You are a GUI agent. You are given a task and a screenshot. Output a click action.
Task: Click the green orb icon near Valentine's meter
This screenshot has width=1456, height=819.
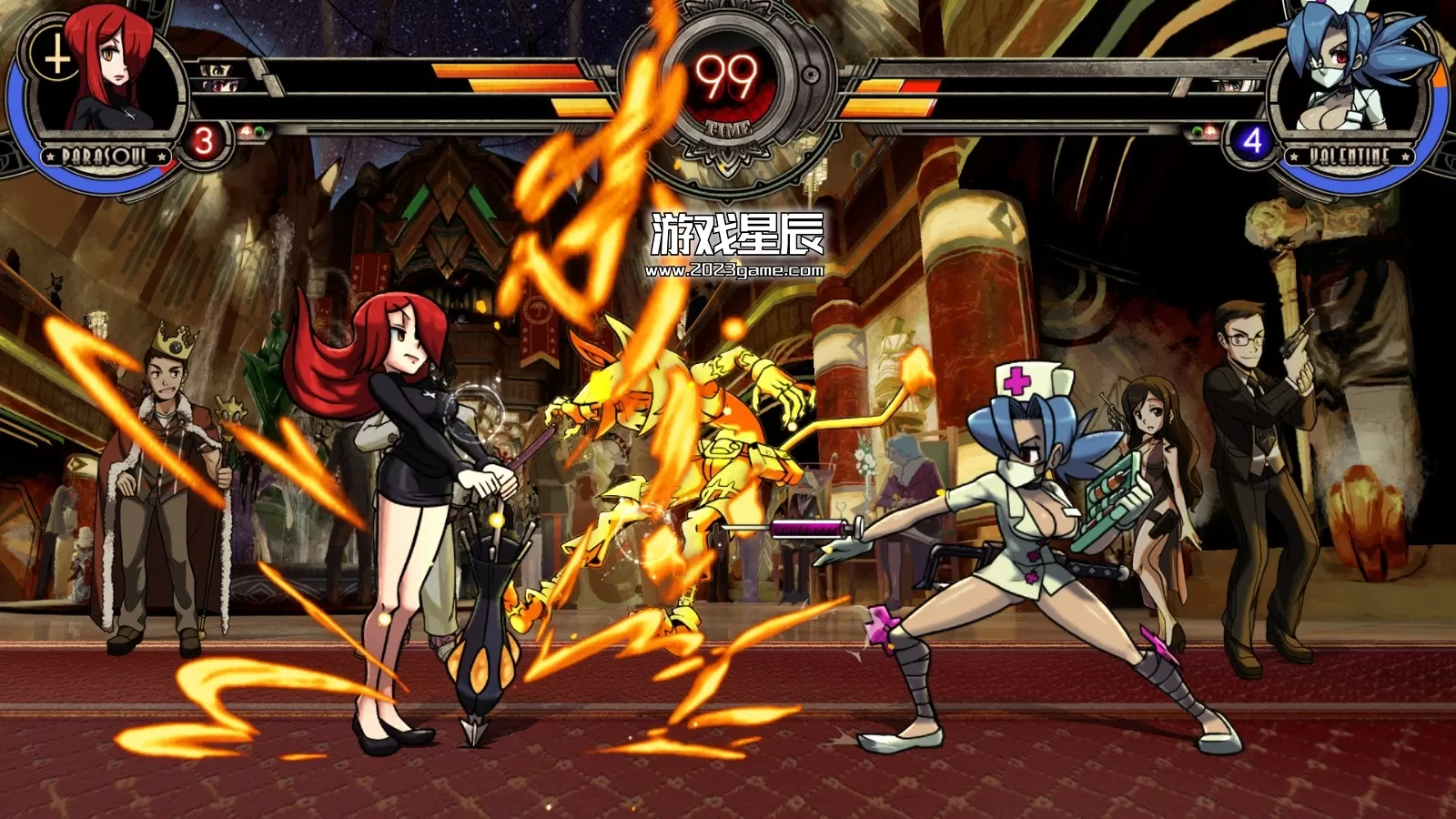pyautogui.click(x=1197, y=131)
